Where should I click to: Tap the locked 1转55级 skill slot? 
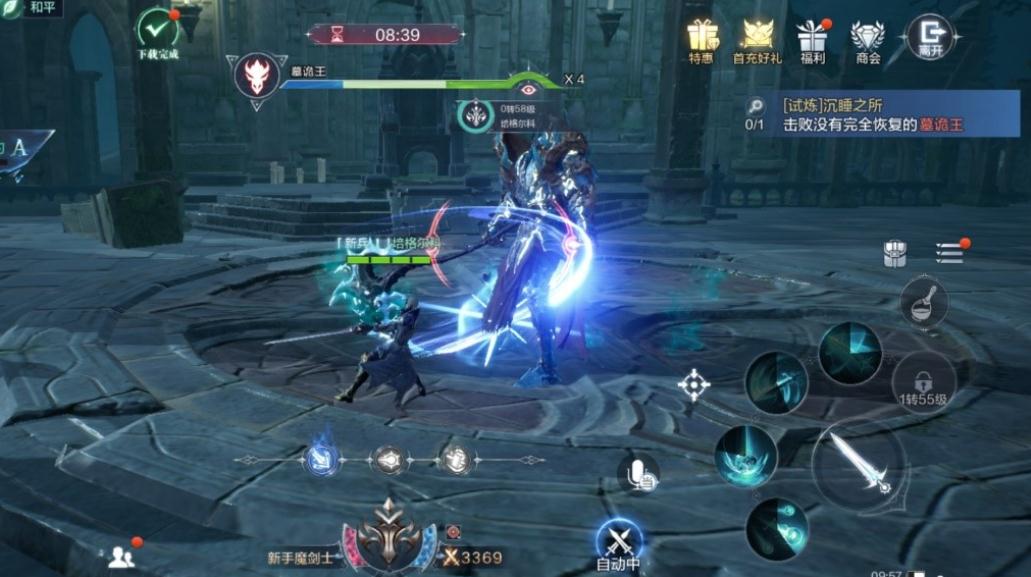tap(923, 382)
